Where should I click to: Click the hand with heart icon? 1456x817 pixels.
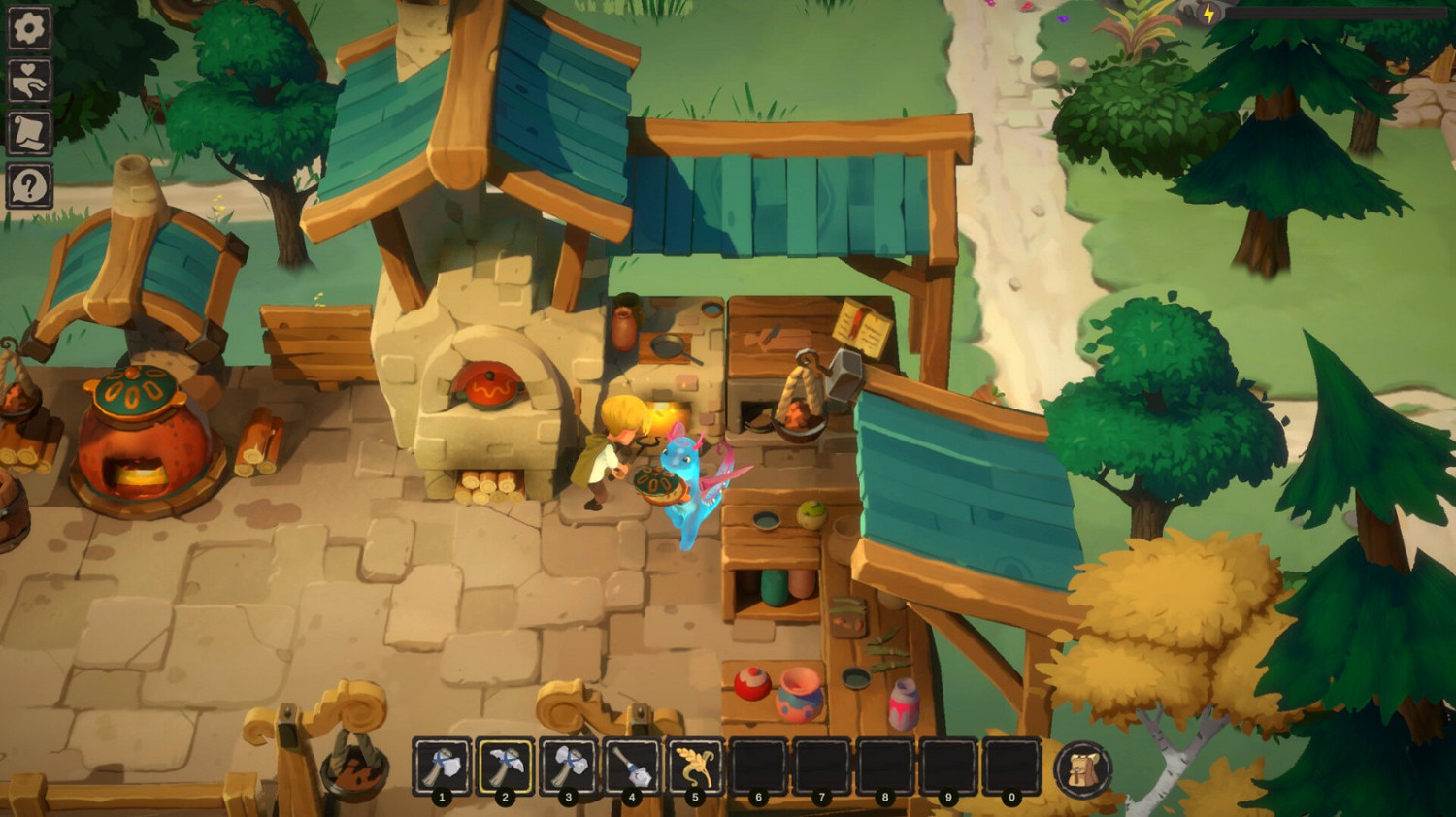[x=29, y=81]
